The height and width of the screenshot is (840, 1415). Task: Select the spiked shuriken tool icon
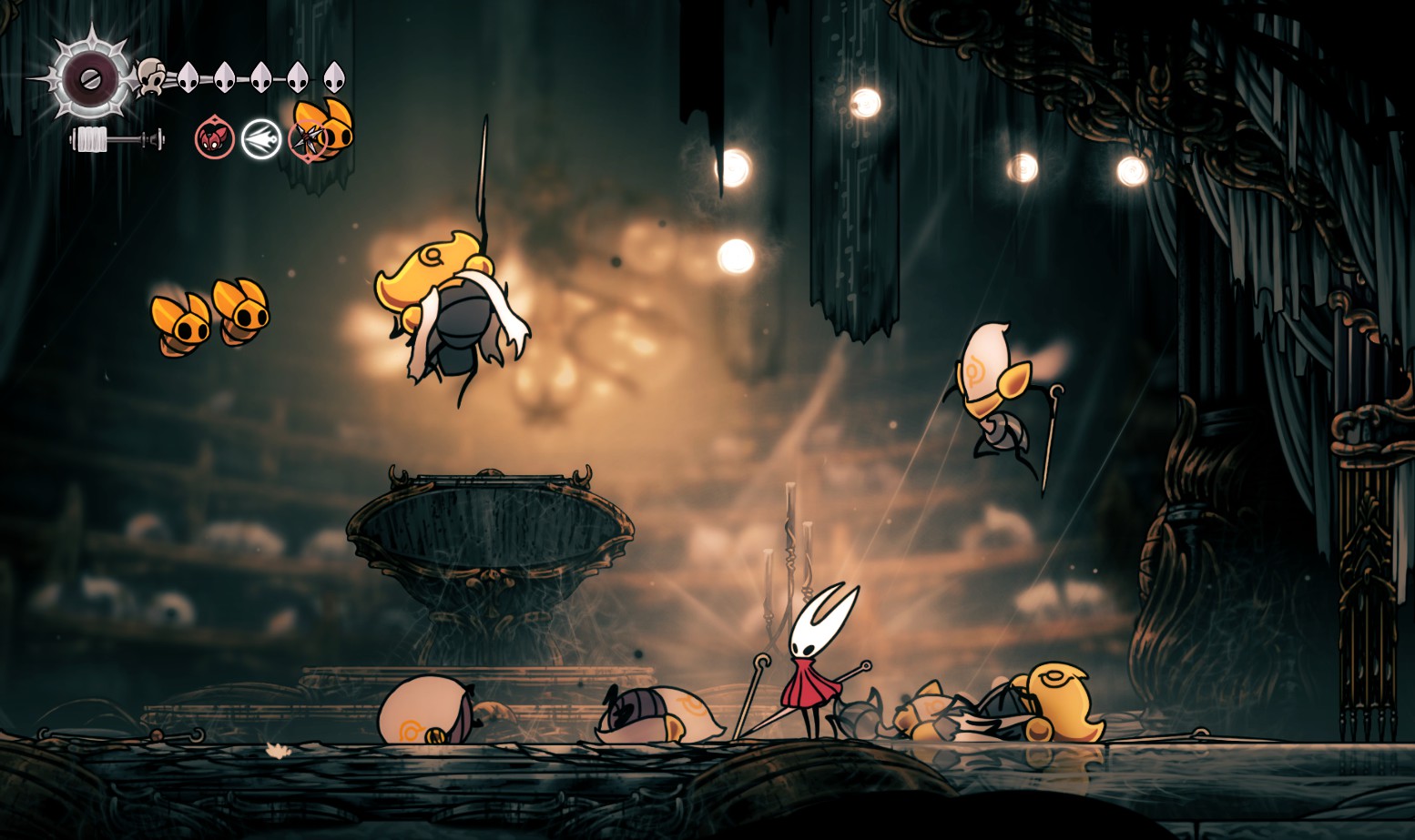[308, 139]
